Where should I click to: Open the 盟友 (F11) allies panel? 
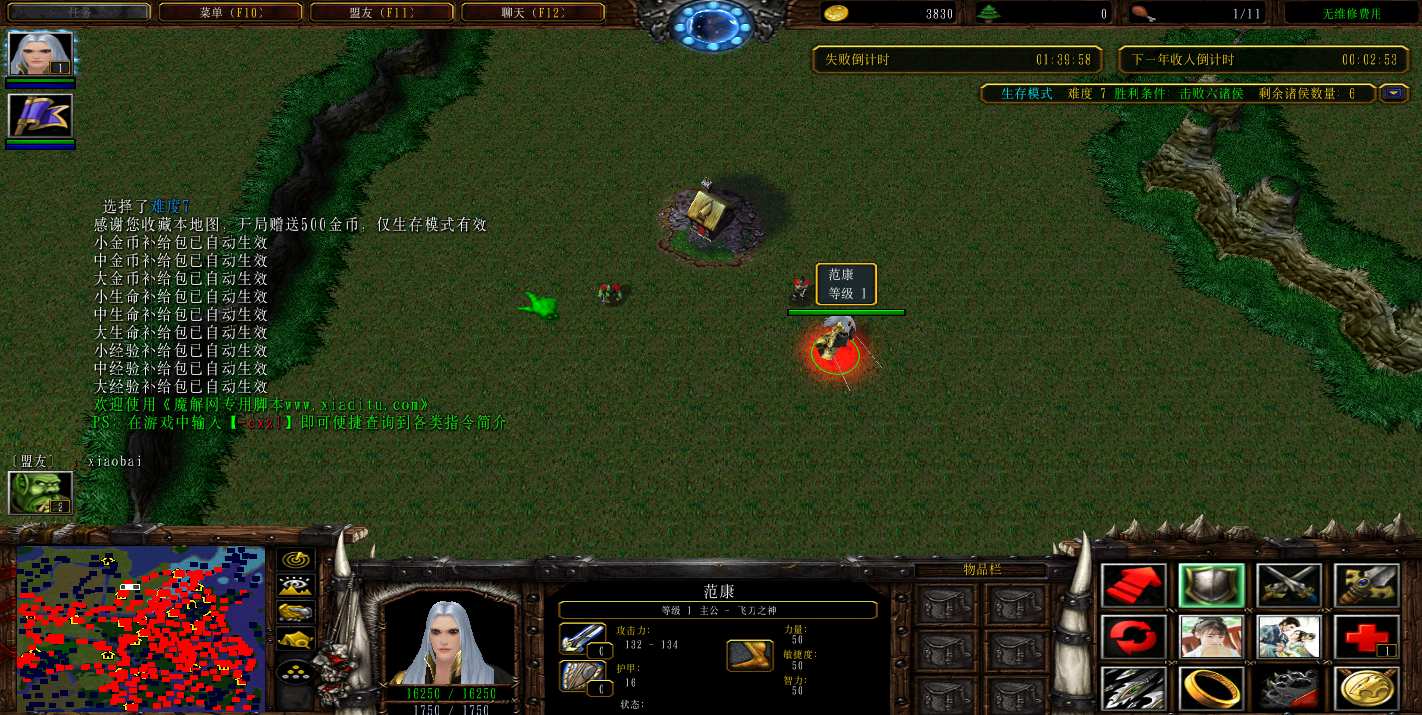382,13
